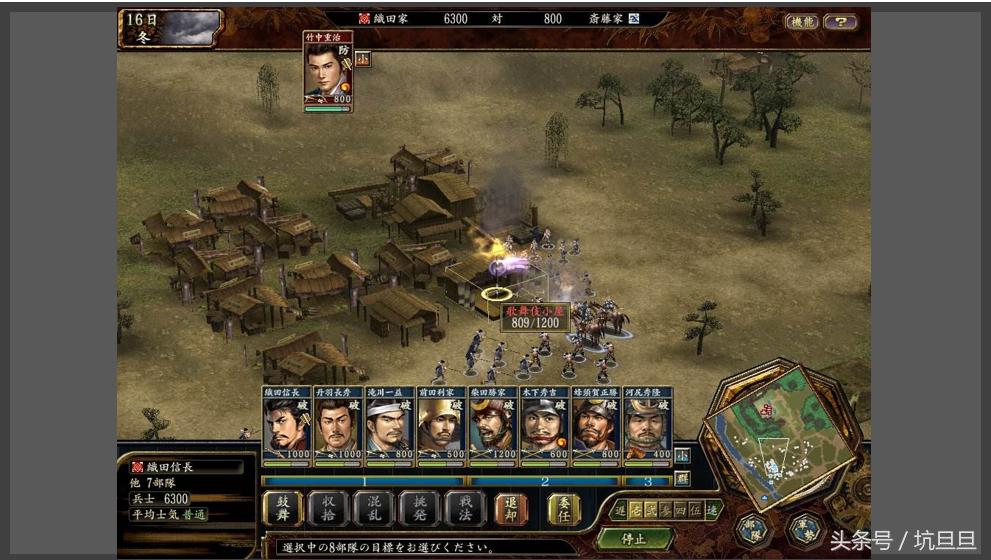Use the 収拾 command button
The width and height of the screenshot is (991, 560).
(328, 508)
